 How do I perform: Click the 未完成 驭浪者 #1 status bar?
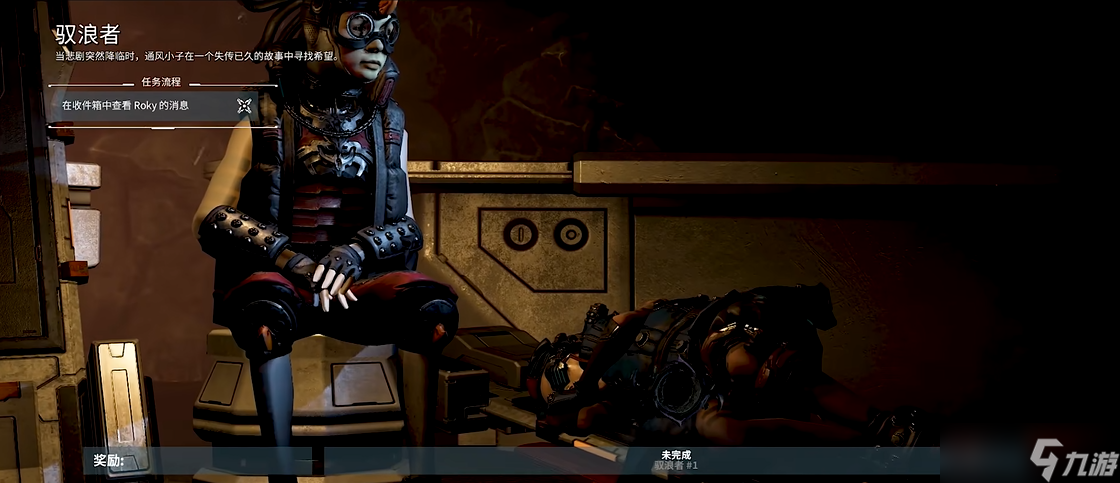point(677,460)
